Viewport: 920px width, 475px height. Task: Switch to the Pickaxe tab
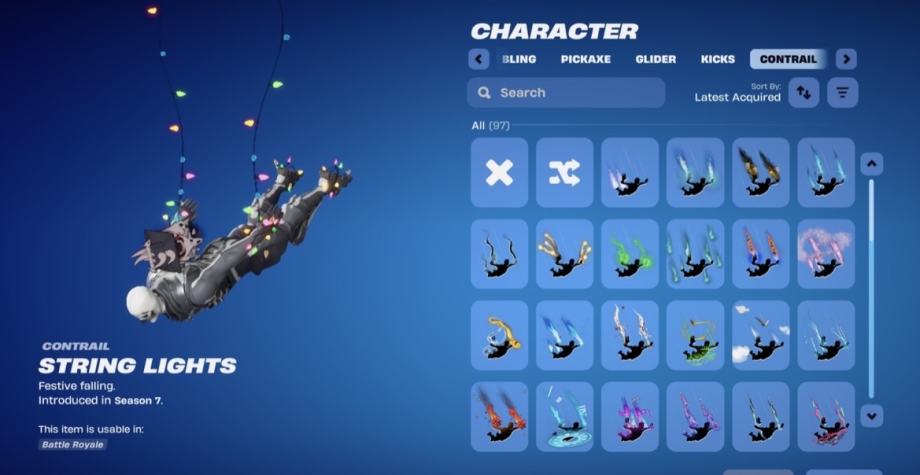click(x=585, y=59)
